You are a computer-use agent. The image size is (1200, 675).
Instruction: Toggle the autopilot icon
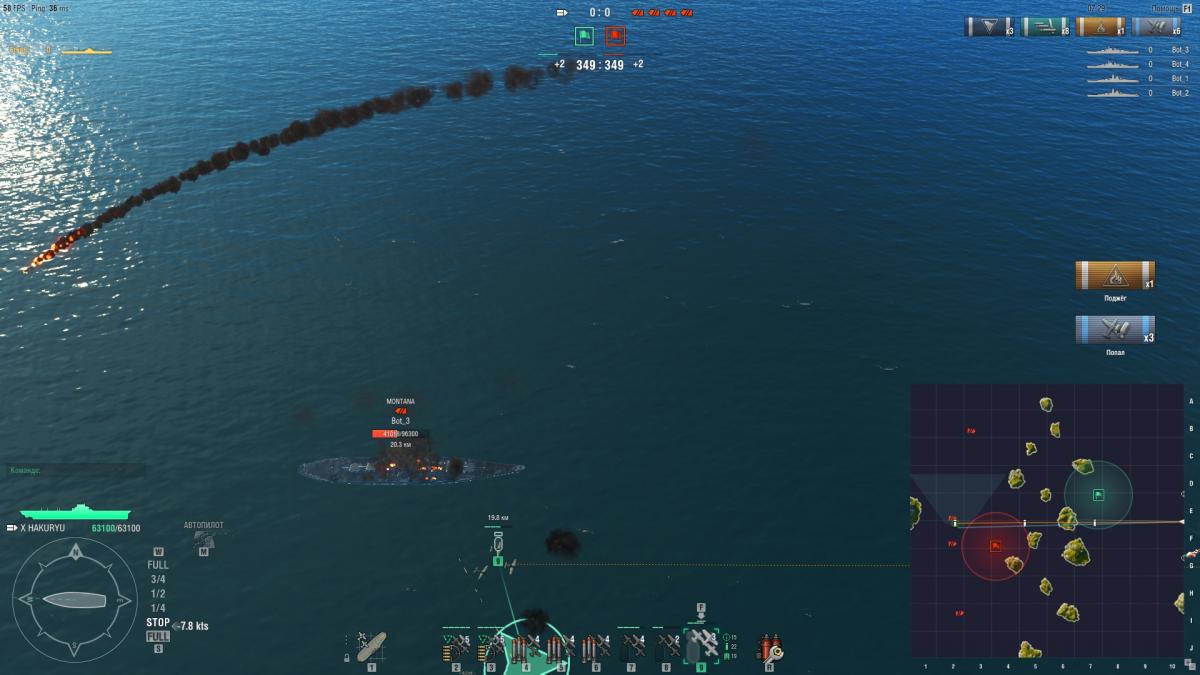point(203,540)
